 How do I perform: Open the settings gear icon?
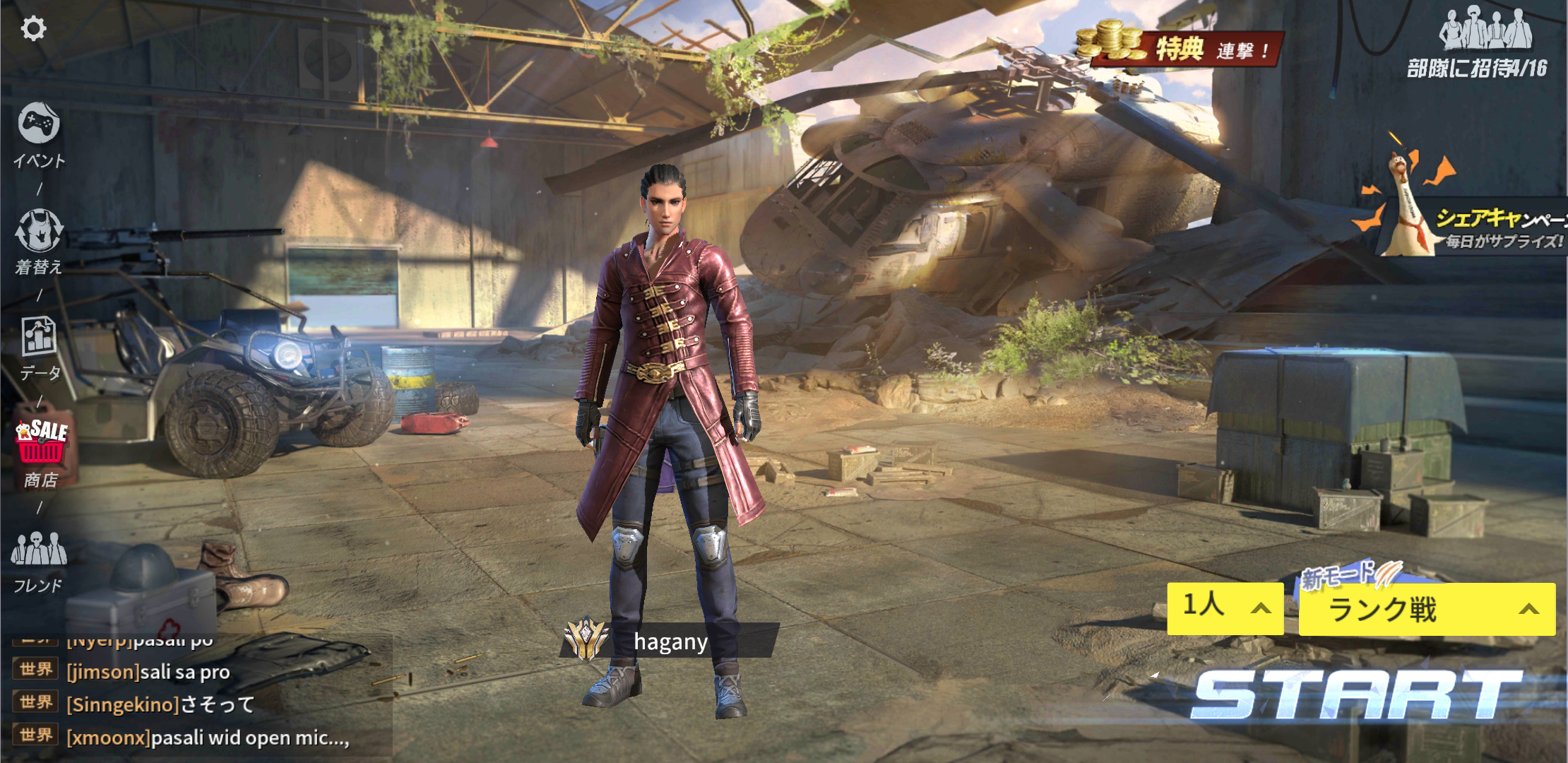[33, 29]
